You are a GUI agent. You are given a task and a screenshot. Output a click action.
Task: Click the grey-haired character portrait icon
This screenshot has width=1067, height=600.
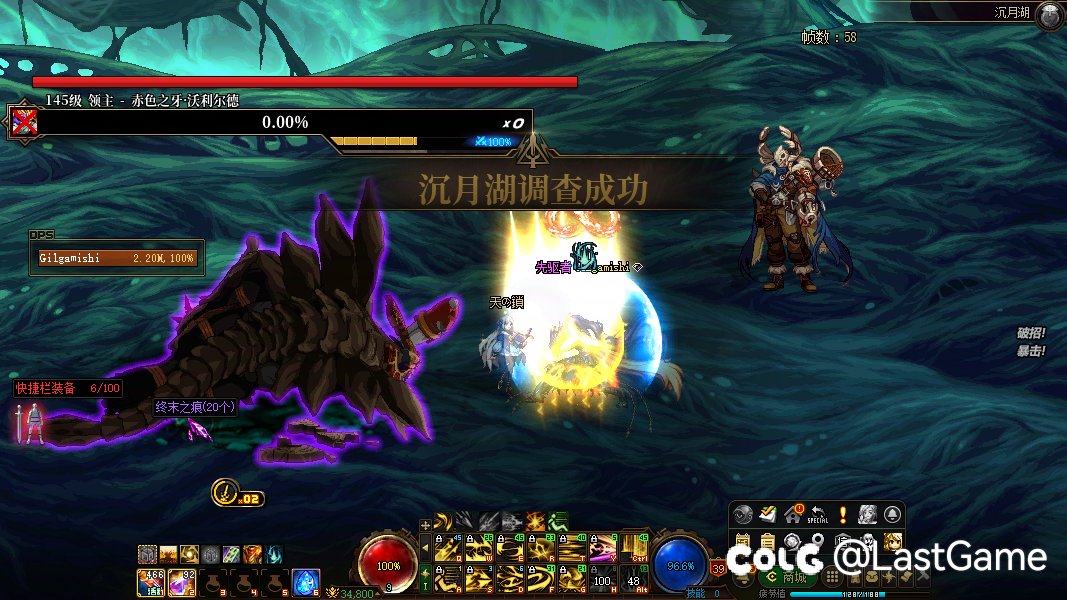(x=867, y=515)
